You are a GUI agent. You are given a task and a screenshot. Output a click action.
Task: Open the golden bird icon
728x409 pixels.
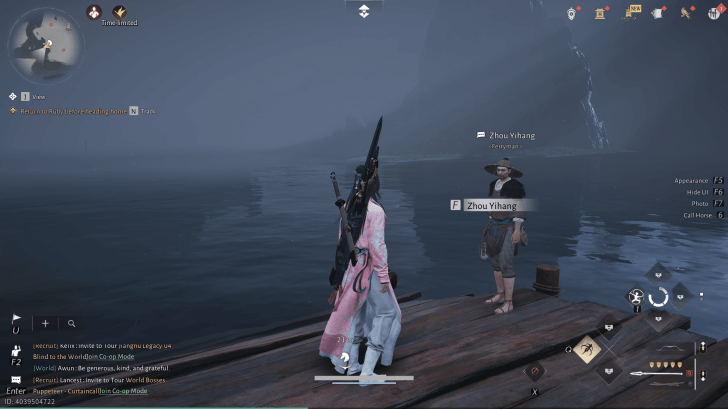click(x=687, y=12)
